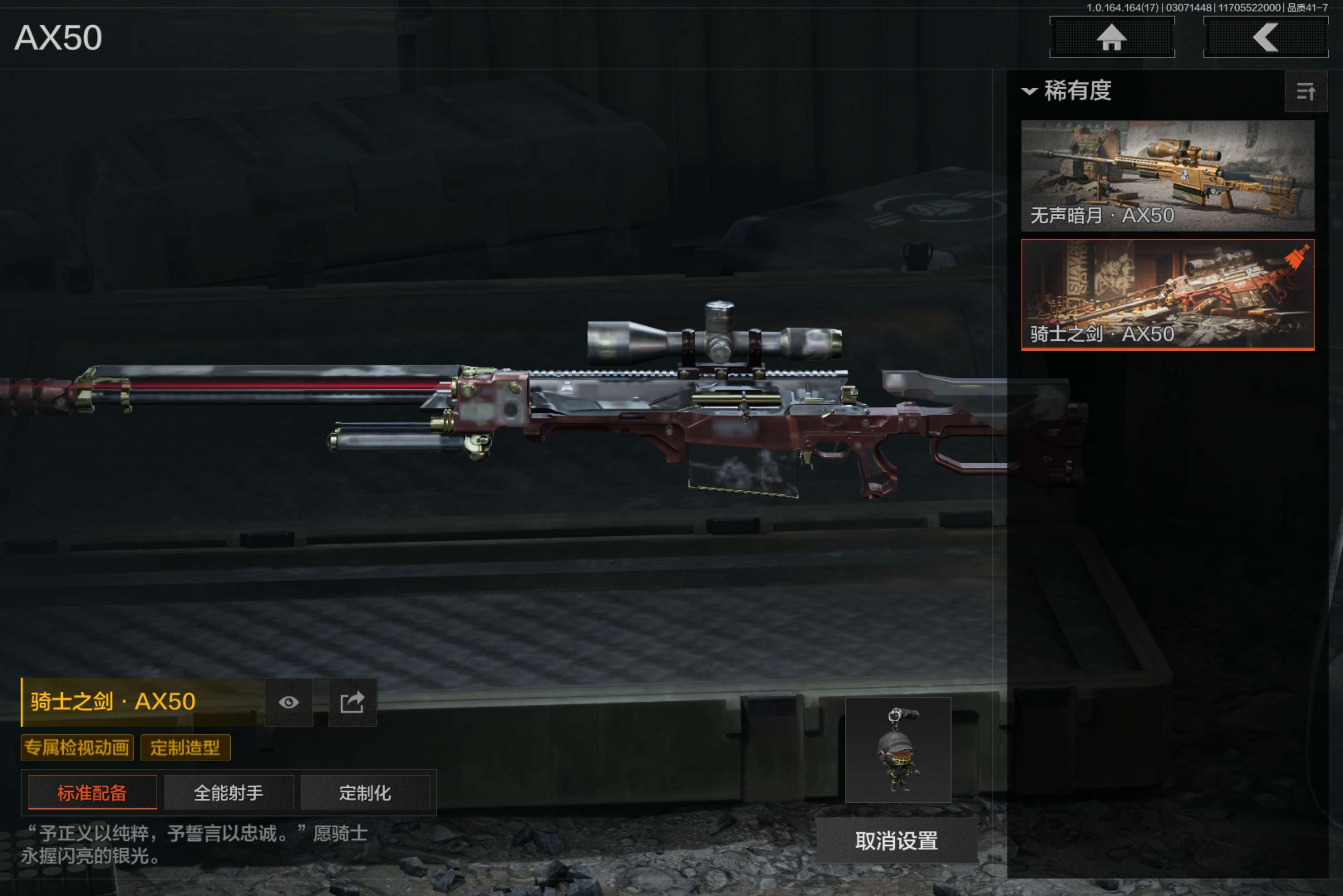Choose the 骑士之剑 AX50 skin thumbnail

click(1167, 294)
